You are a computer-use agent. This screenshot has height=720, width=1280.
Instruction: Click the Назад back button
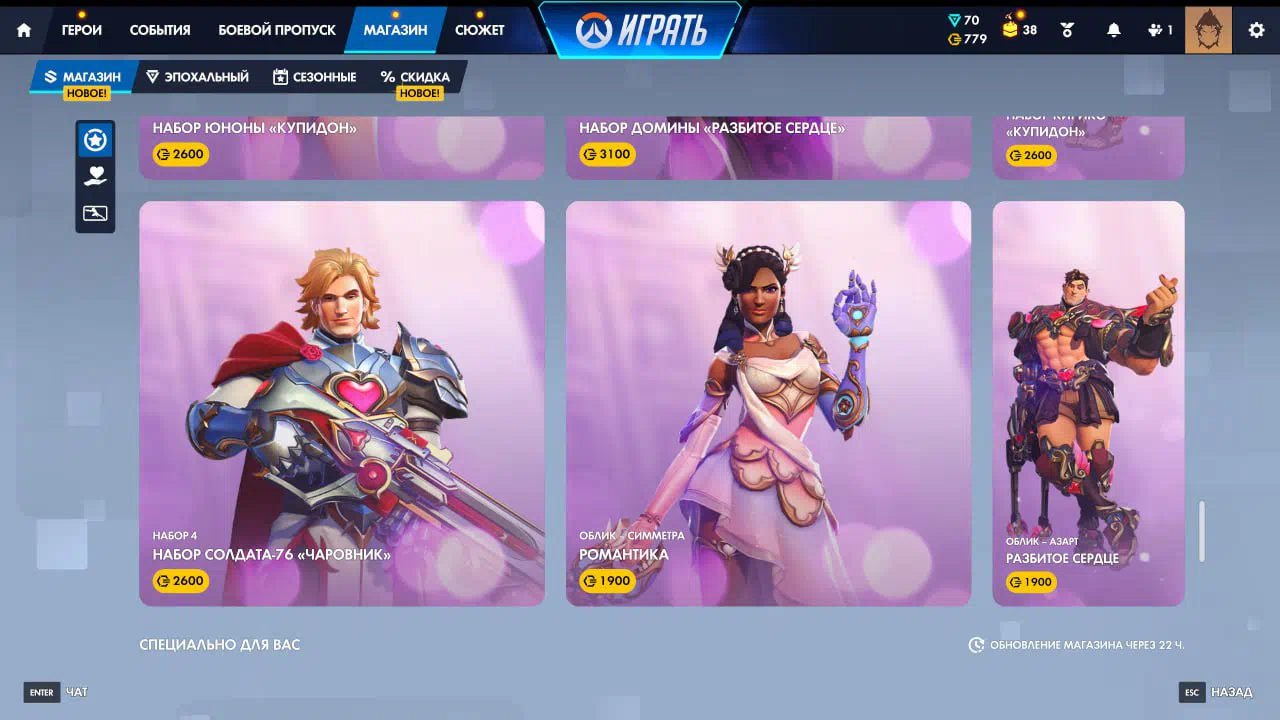[x=1217, y=692]
